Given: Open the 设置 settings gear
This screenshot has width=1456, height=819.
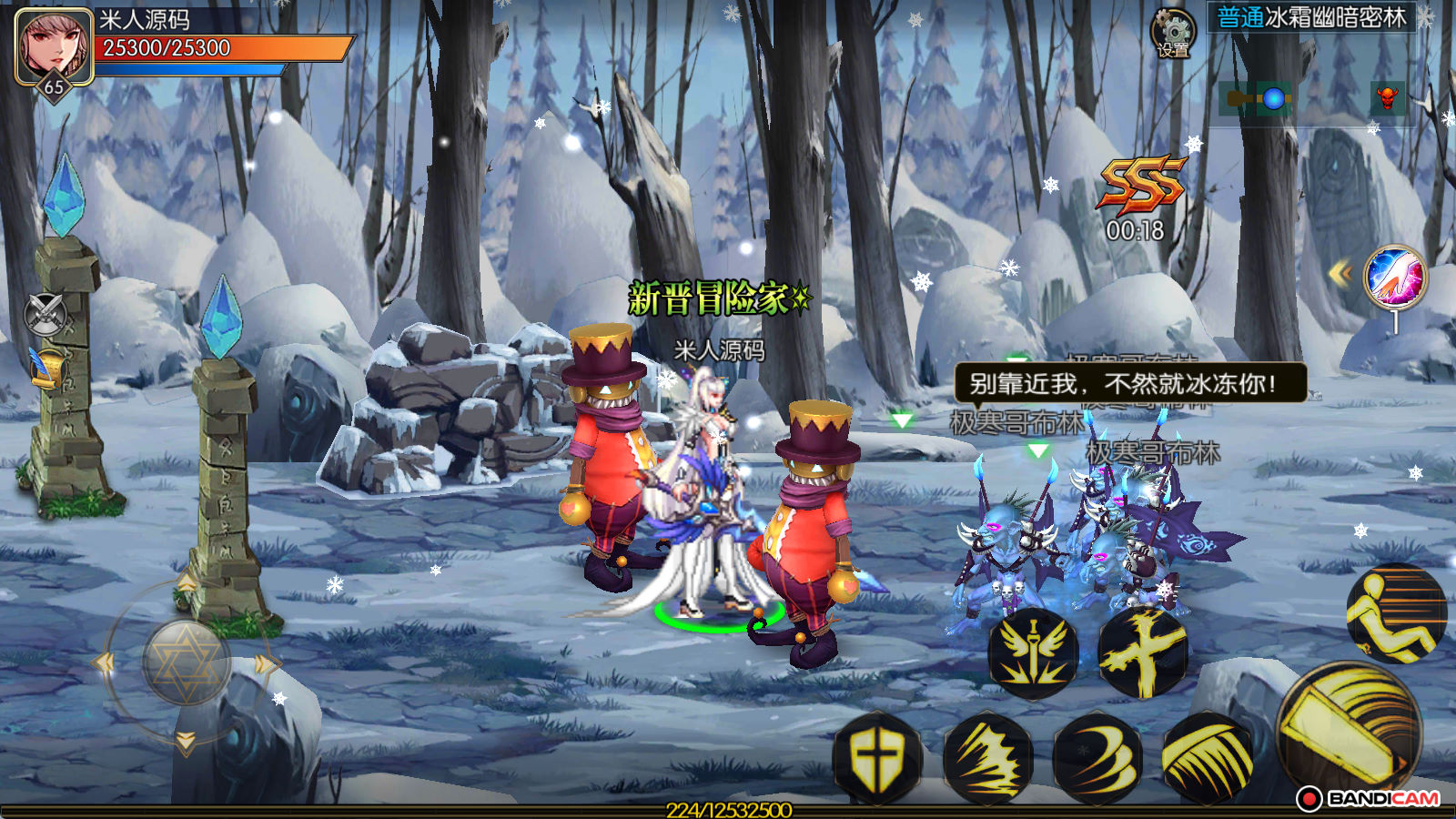Looking at the screenshot, I should pos(1173,35).
